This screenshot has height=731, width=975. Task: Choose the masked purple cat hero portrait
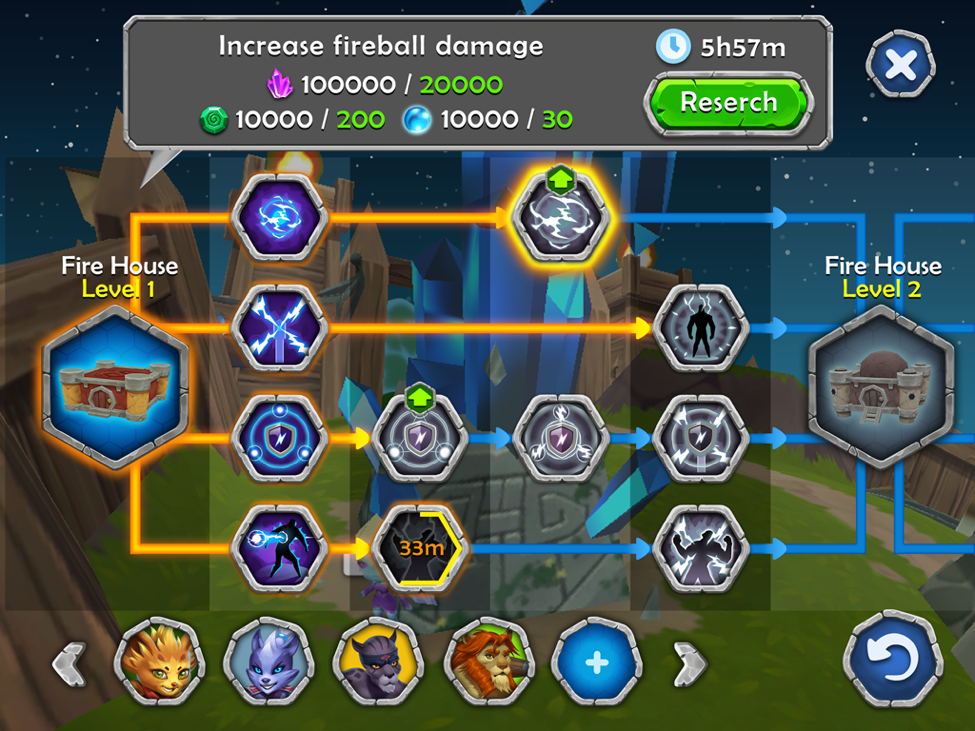click(x=379, y=662)
